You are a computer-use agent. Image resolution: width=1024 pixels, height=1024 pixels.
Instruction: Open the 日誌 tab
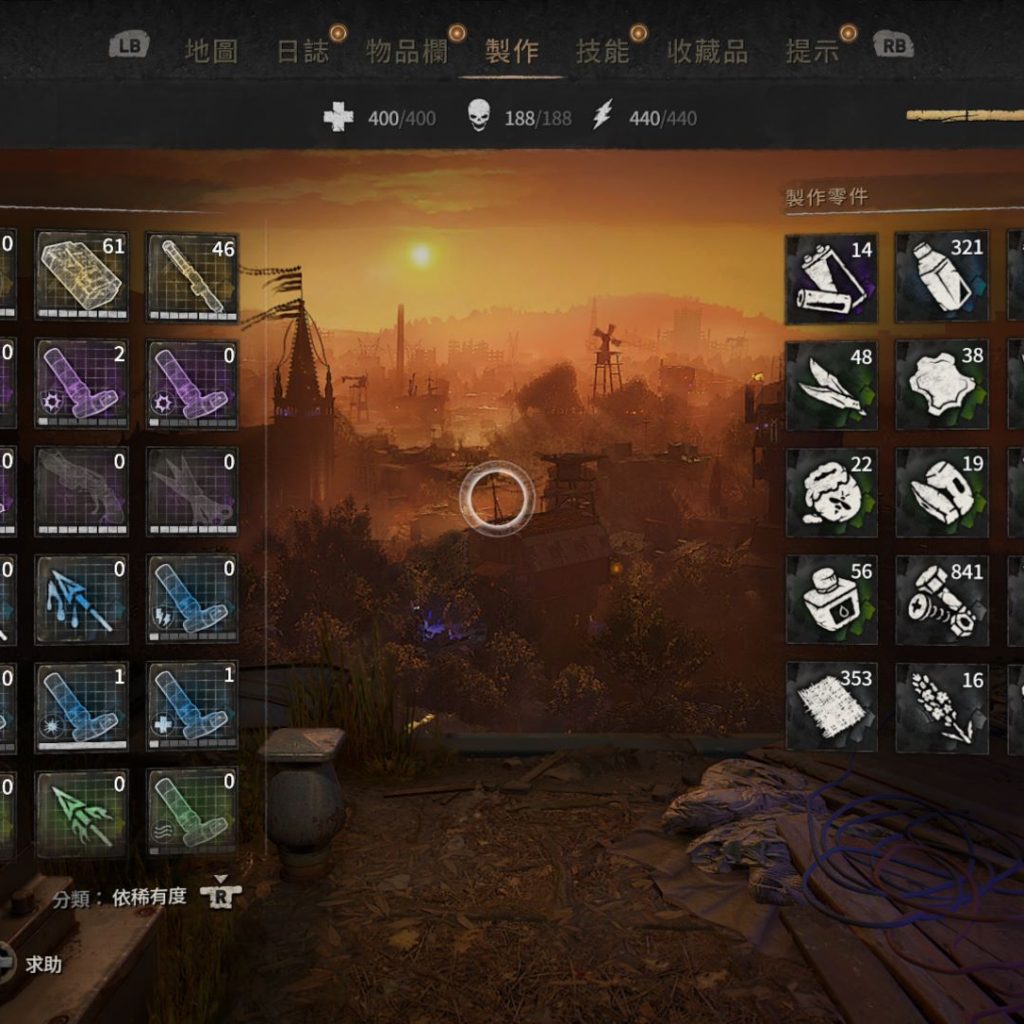303,52
